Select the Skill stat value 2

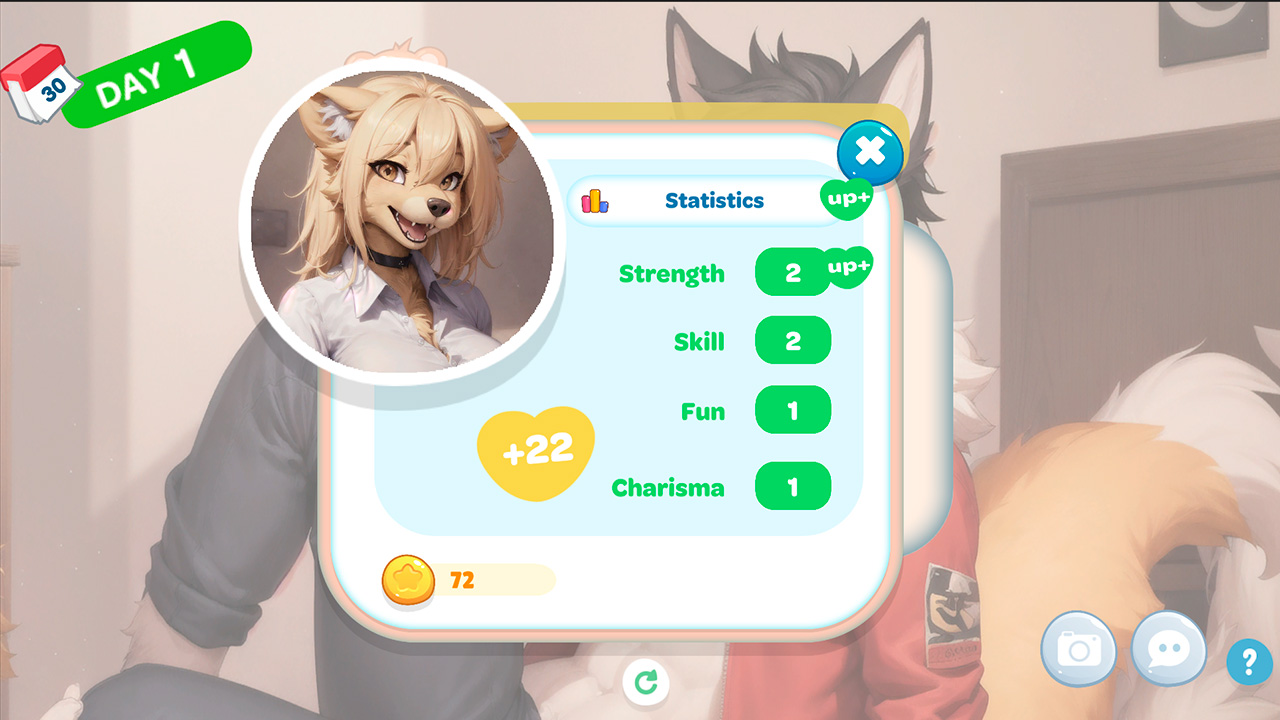coord(793,340)
